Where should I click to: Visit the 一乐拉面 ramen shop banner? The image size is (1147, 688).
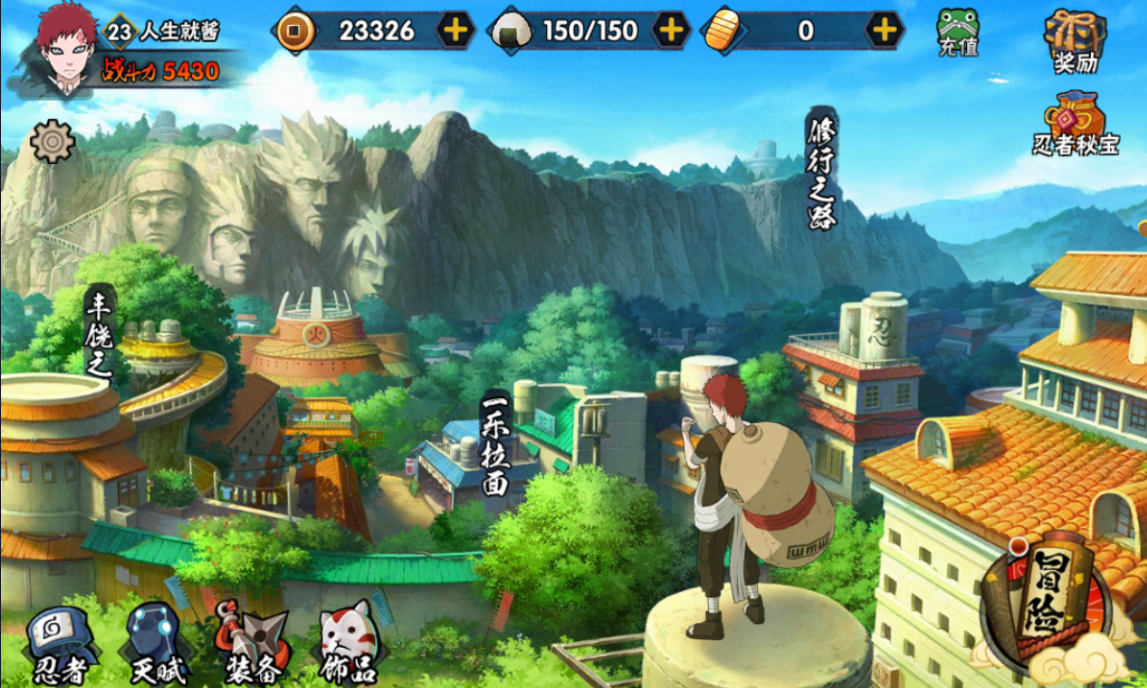click(496, 447)
